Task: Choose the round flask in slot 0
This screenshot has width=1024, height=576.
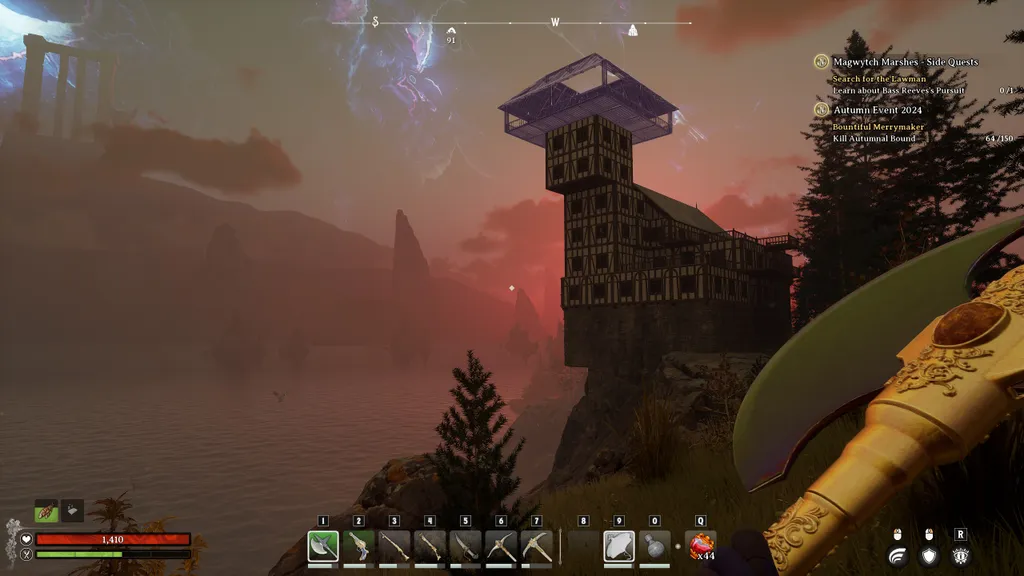Action: click(655, 546)
